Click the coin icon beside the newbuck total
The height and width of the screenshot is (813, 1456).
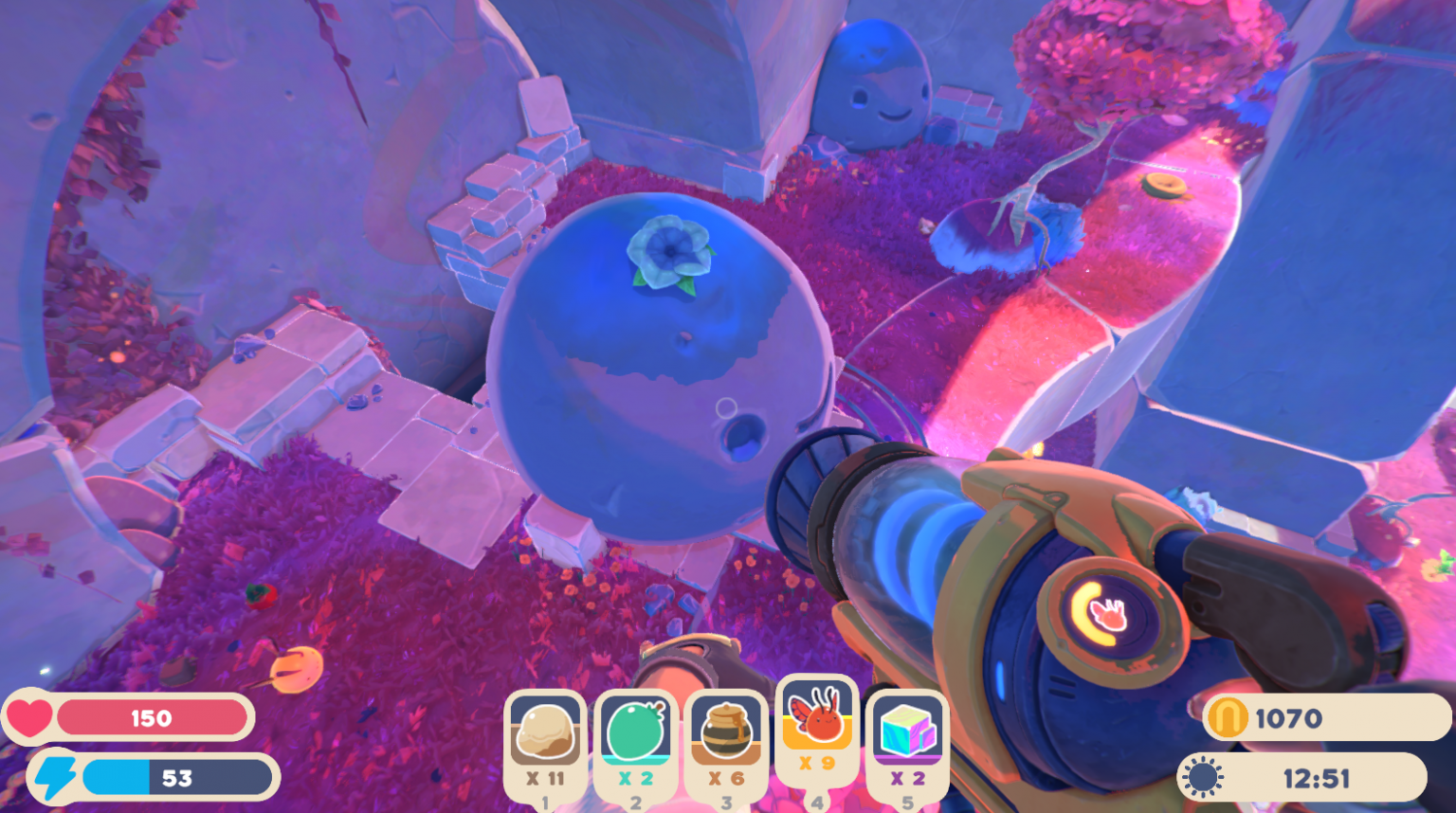pos(1228,717)
